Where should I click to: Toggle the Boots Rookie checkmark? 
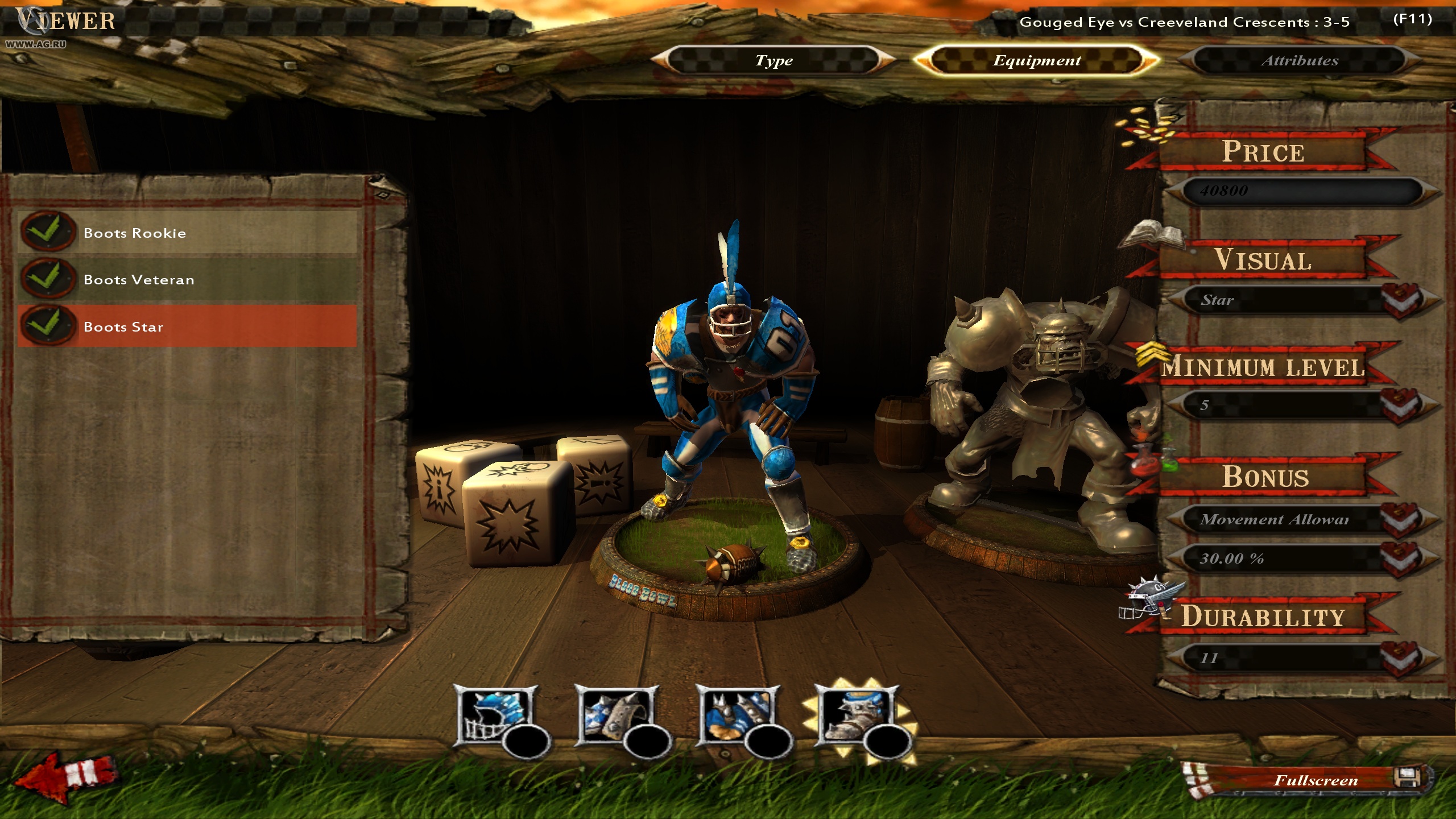50,232
